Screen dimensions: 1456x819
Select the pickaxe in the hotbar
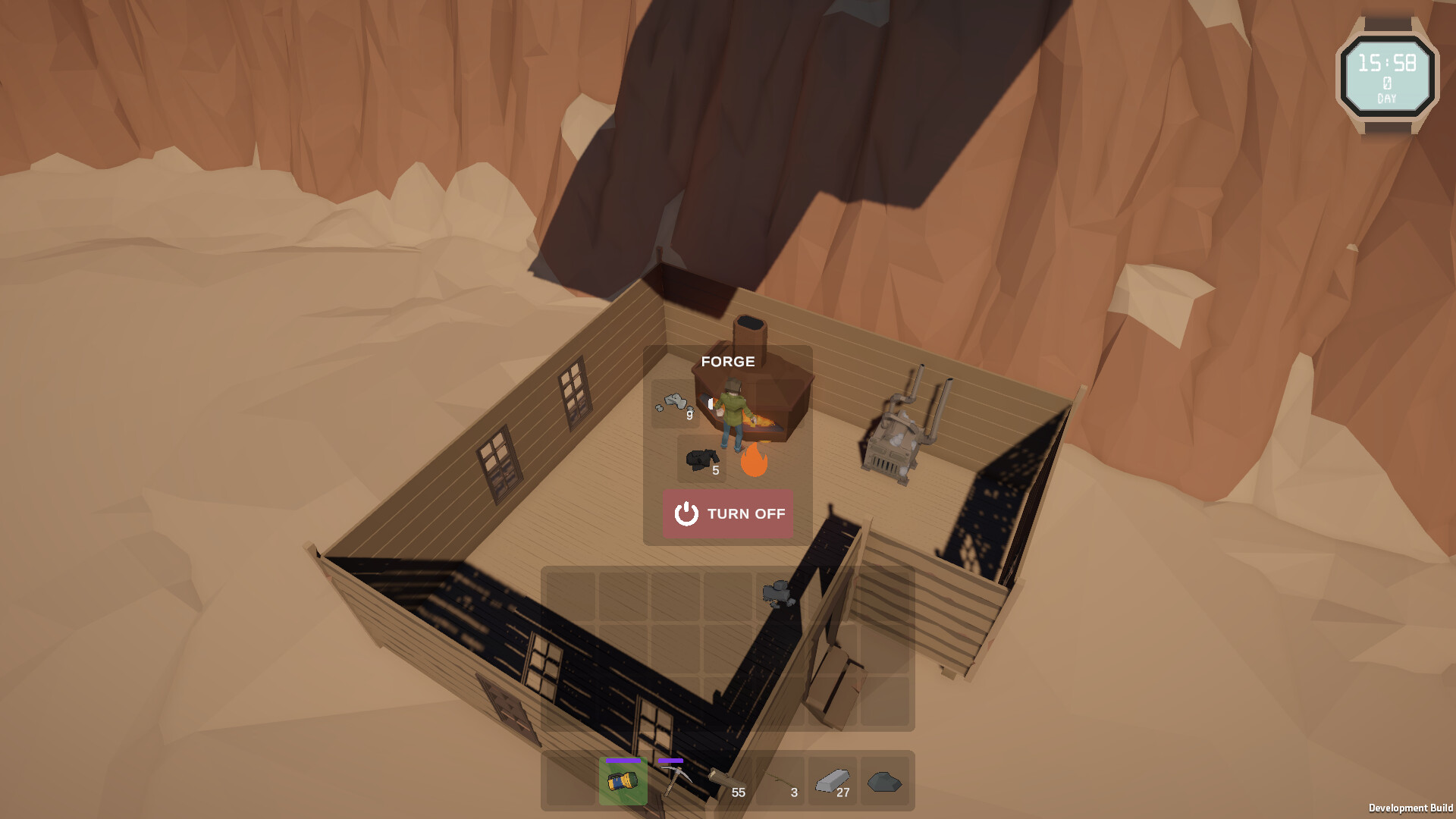point(679,781)
